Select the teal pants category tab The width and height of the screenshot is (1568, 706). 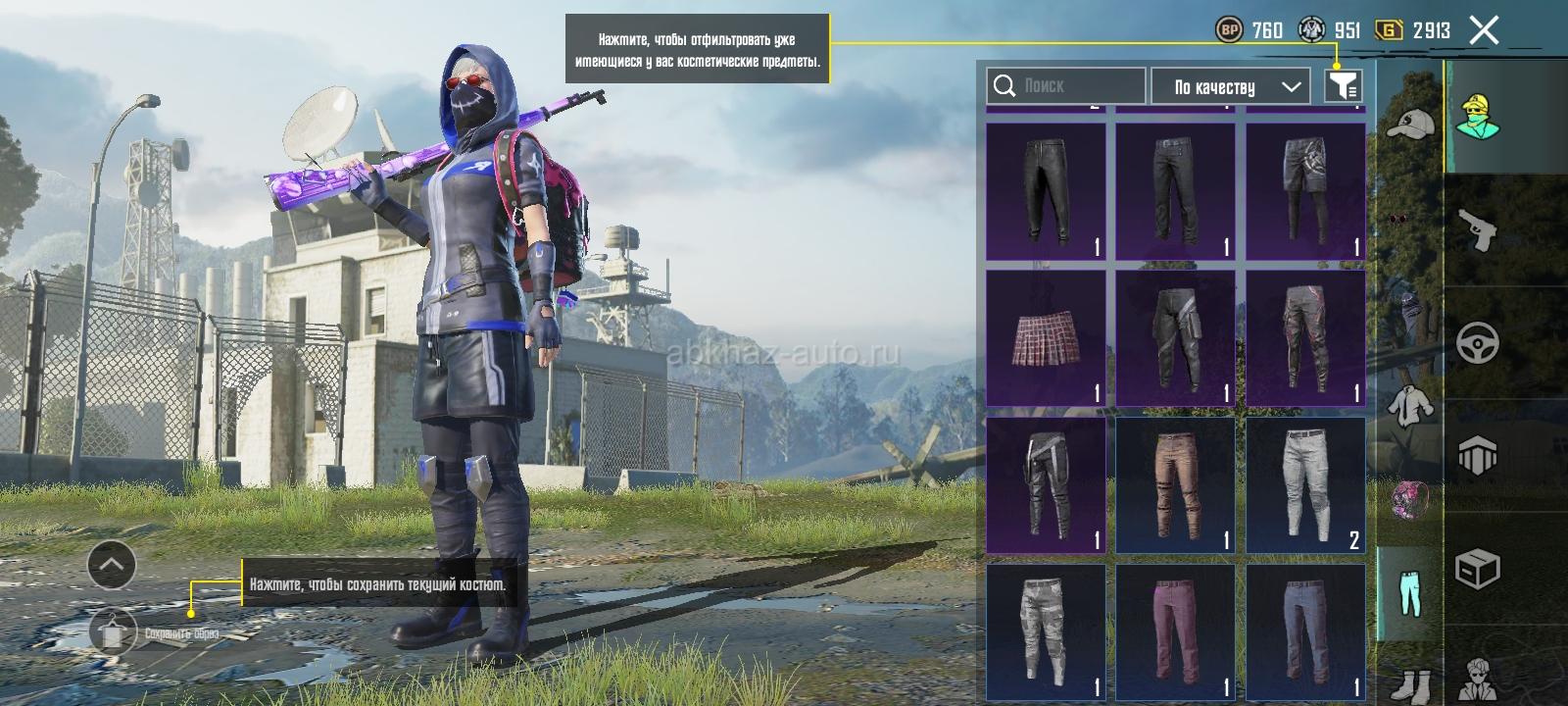click(x=1409, y=593)
